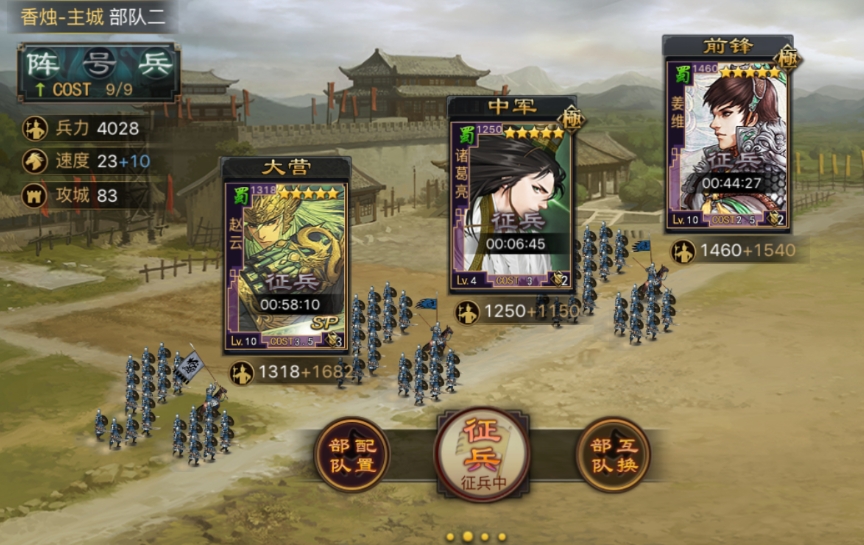
Task: Open the 阵号兵 formation COST panel
Action: tap(99, 72)
